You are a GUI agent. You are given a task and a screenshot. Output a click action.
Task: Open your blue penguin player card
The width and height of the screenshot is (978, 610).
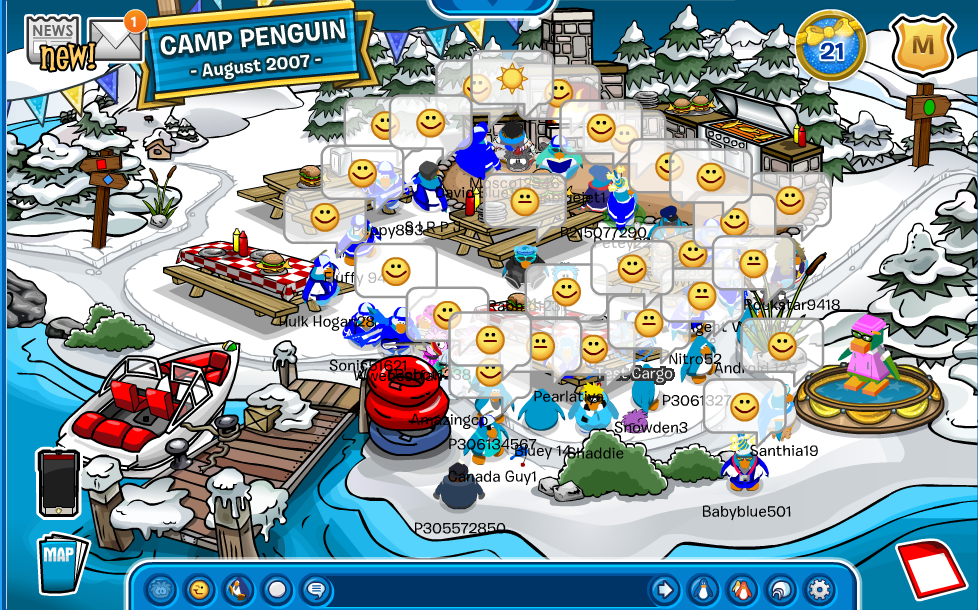coord(702,588)
